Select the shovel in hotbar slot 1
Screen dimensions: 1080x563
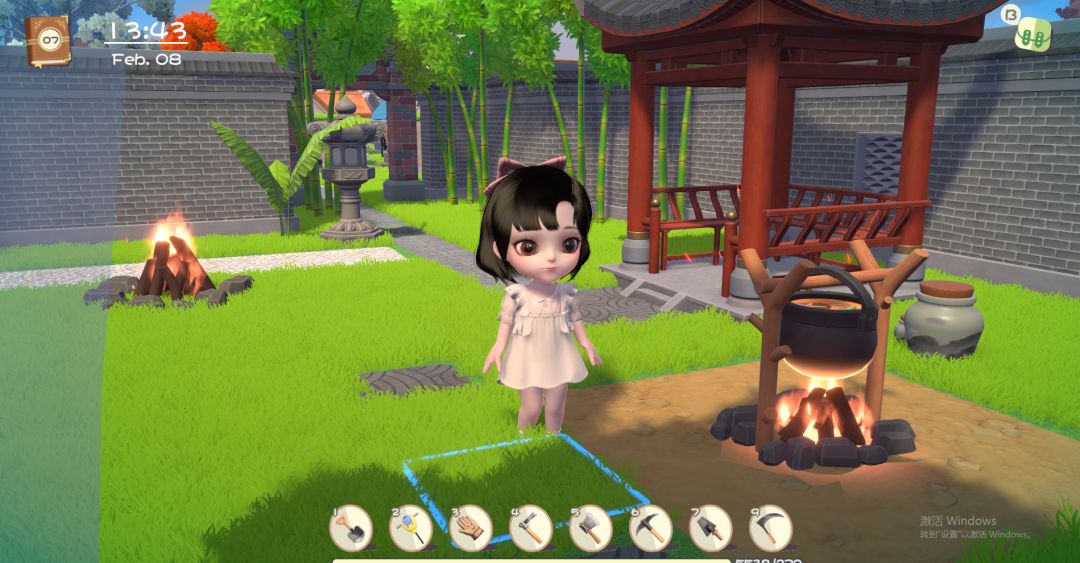pyautogui.click(x=351, y=528)
